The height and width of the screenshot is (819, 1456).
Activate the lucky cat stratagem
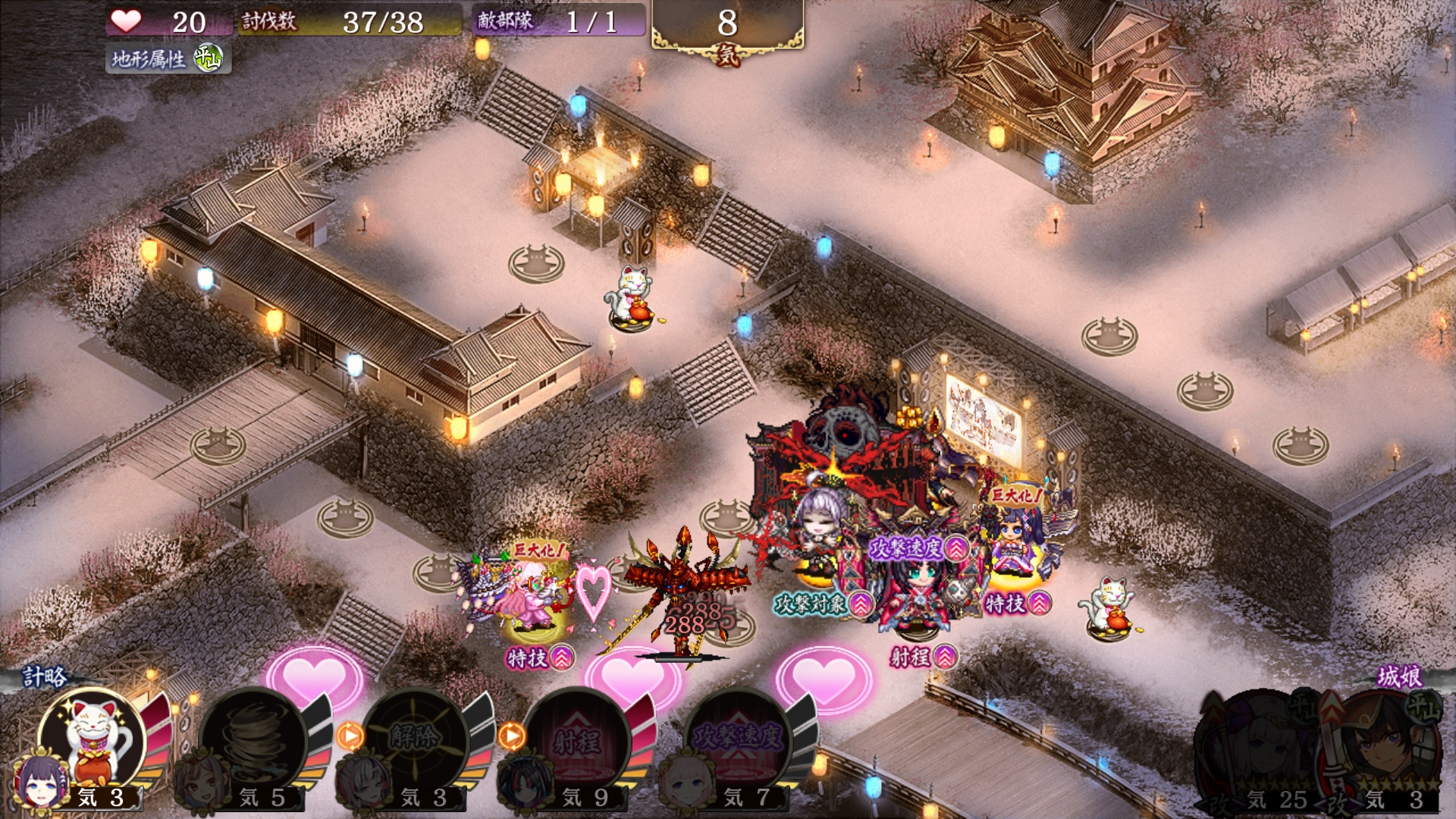93,739
